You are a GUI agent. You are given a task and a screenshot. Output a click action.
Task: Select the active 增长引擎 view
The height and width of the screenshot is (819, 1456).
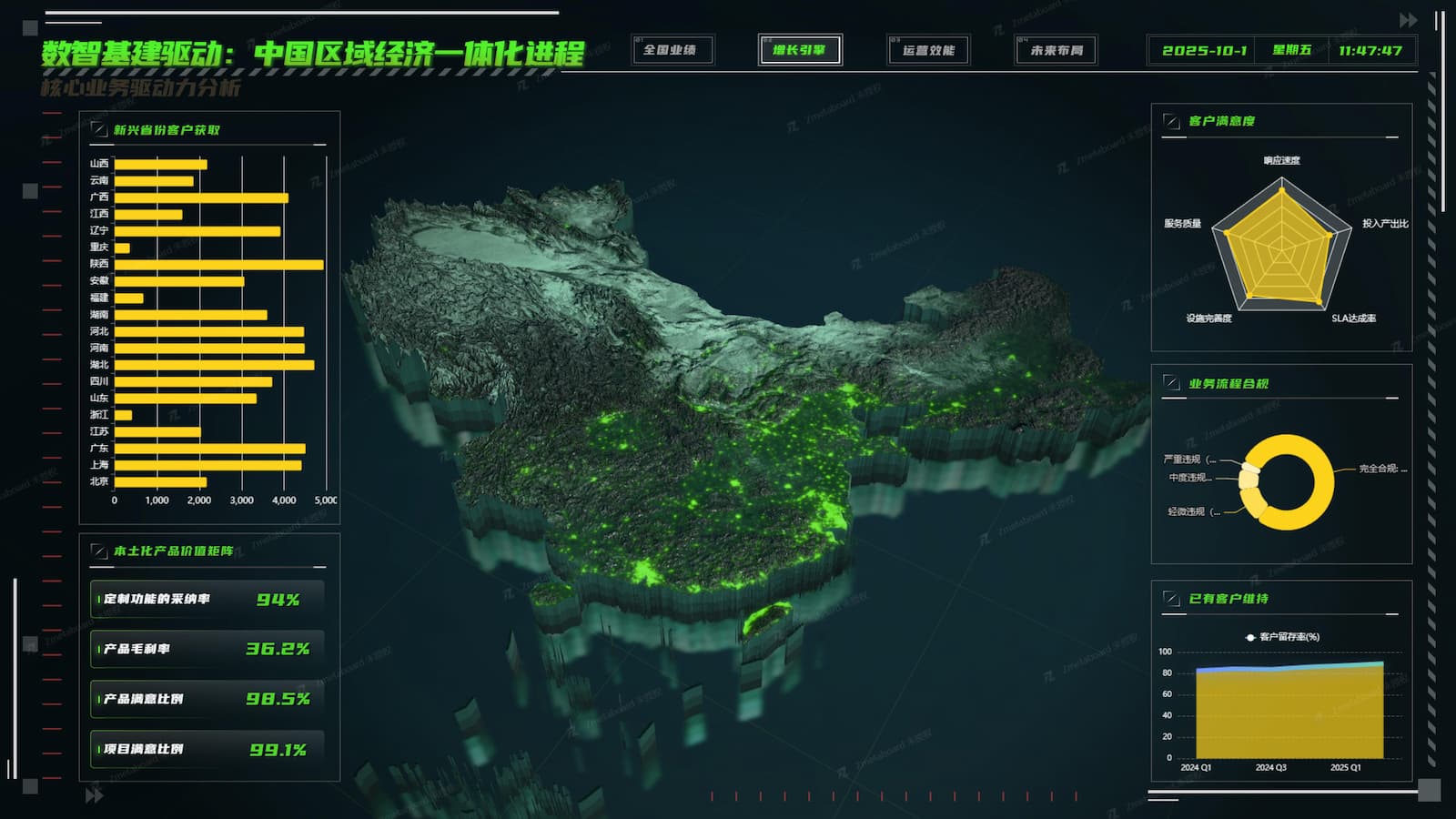[800, 52]
